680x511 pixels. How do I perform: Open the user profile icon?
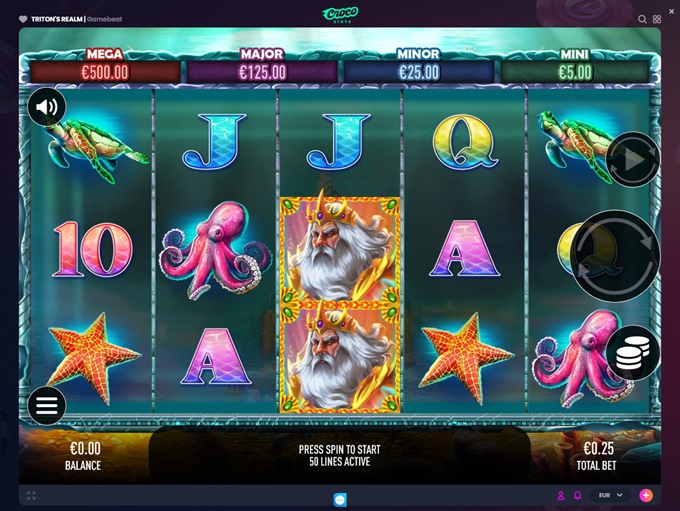pyautogui.click(x=561, y=495)
